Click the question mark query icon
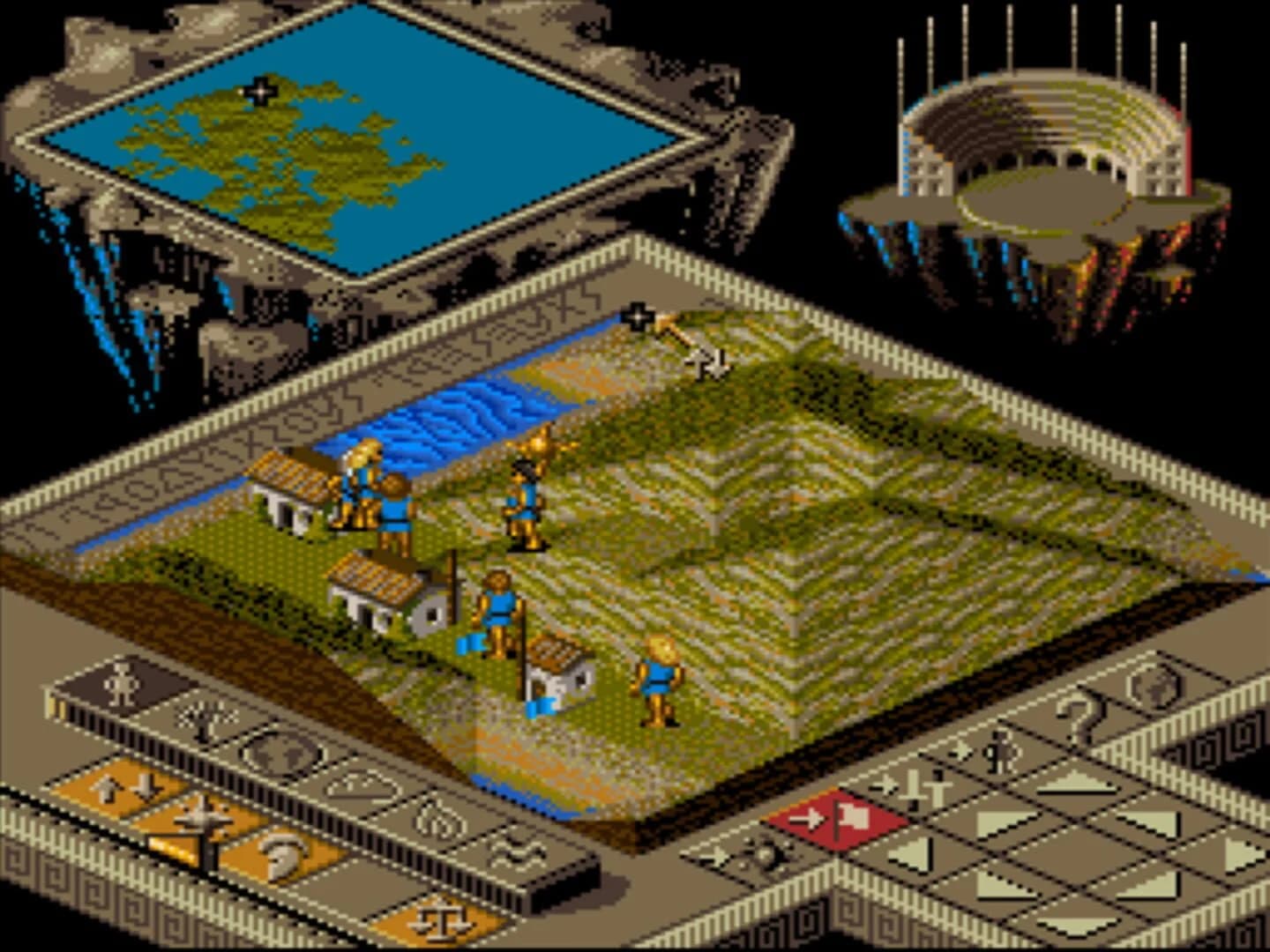The height and width of the screenshot is (952, 1270). pyautogui.click(x=1079, y=715)
